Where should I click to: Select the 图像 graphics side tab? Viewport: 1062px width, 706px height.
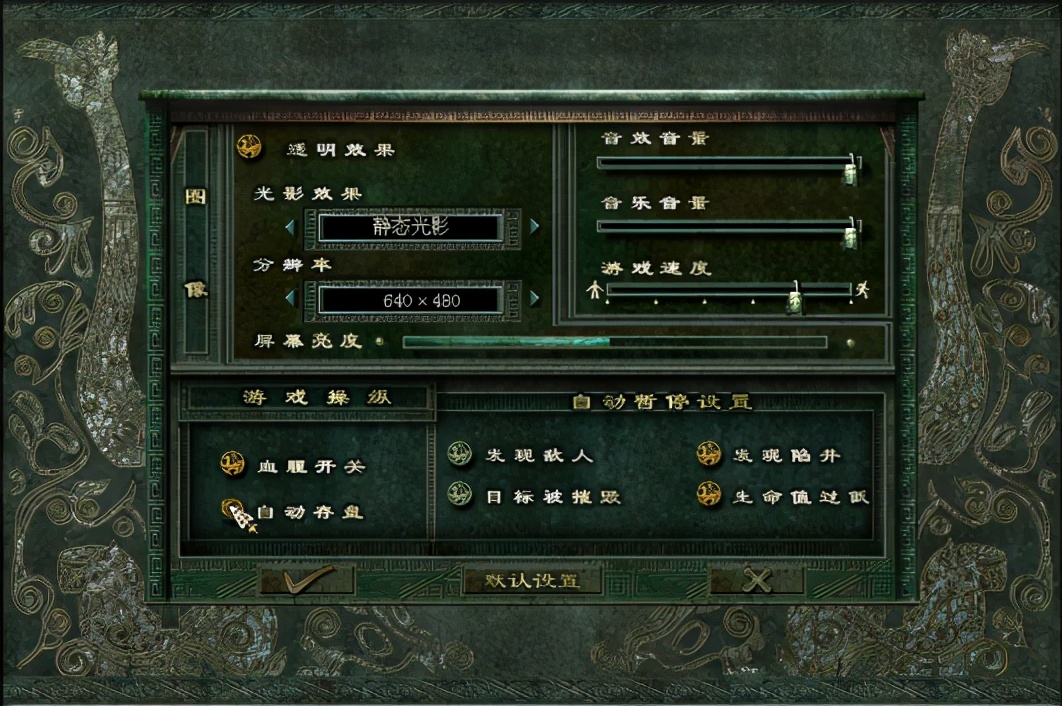coord(195,242)
